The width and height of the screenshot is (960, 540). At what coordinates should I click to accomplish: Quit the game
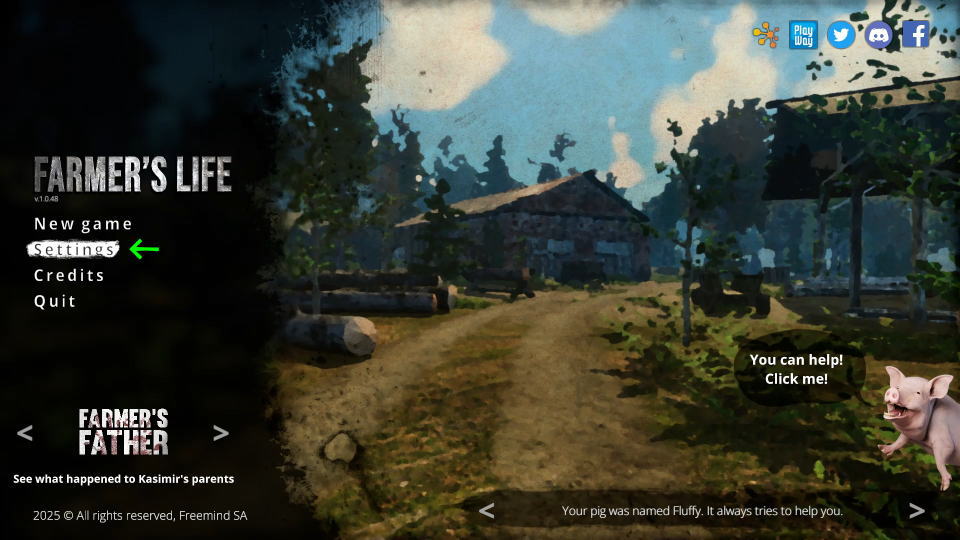(x=55, y=301)
